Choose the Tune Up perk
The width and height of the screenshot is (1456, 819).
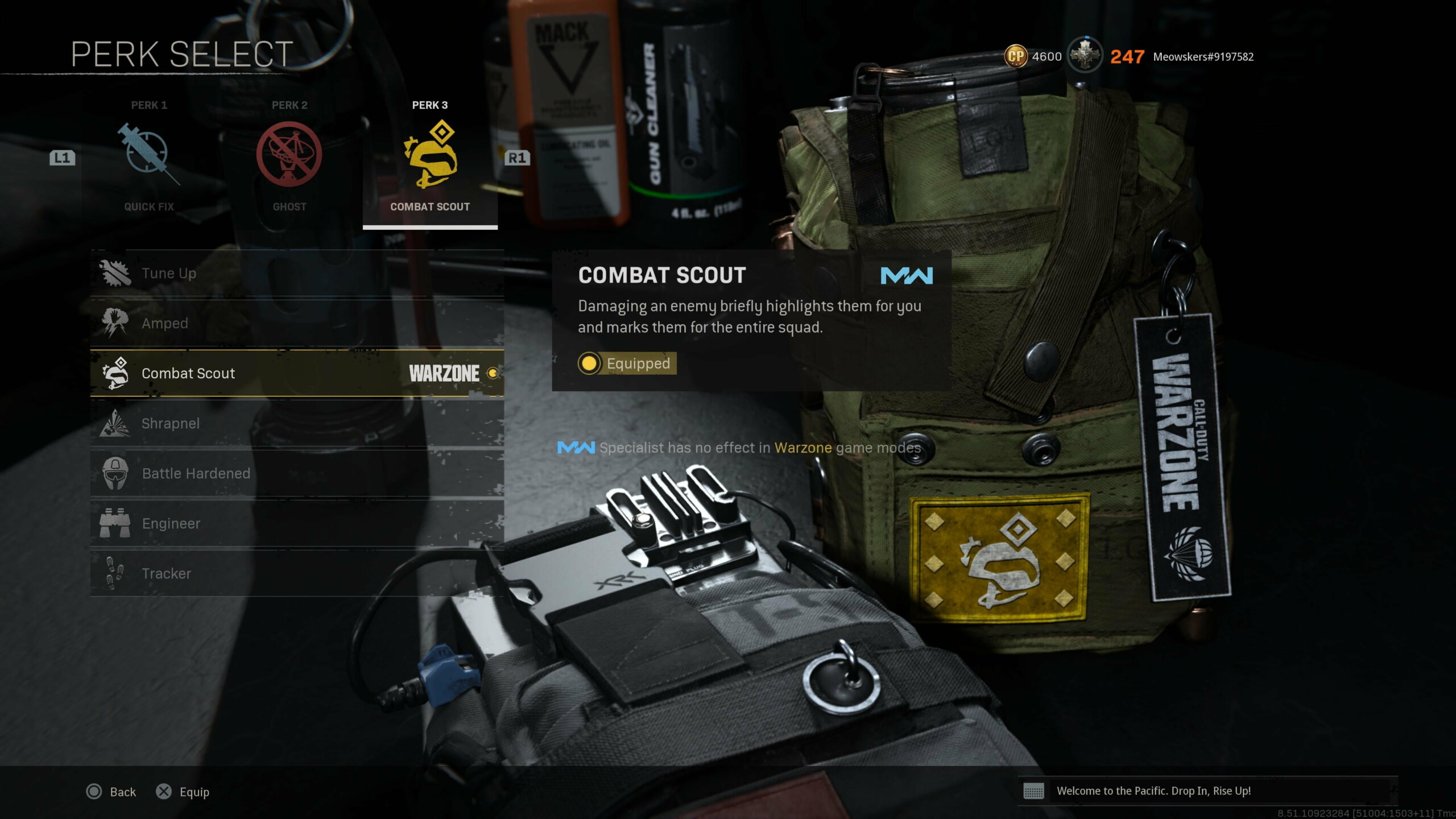pos(296,274)
